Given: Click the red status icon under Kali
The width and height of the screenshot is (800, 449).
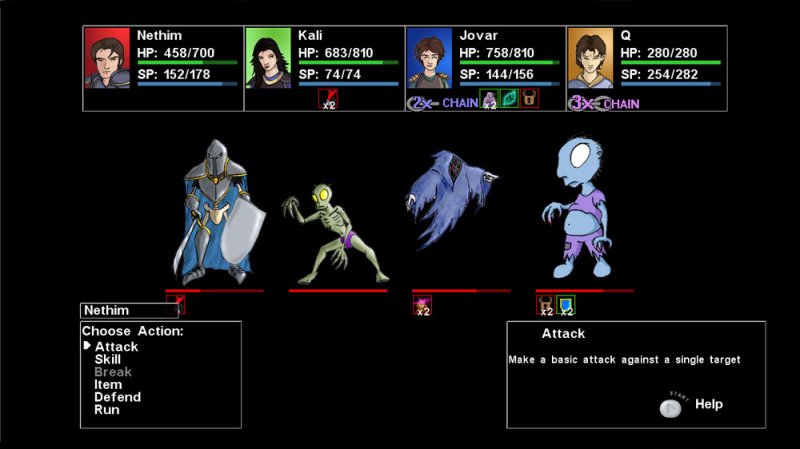Looking at the screenshot, I should coord(327,99).
